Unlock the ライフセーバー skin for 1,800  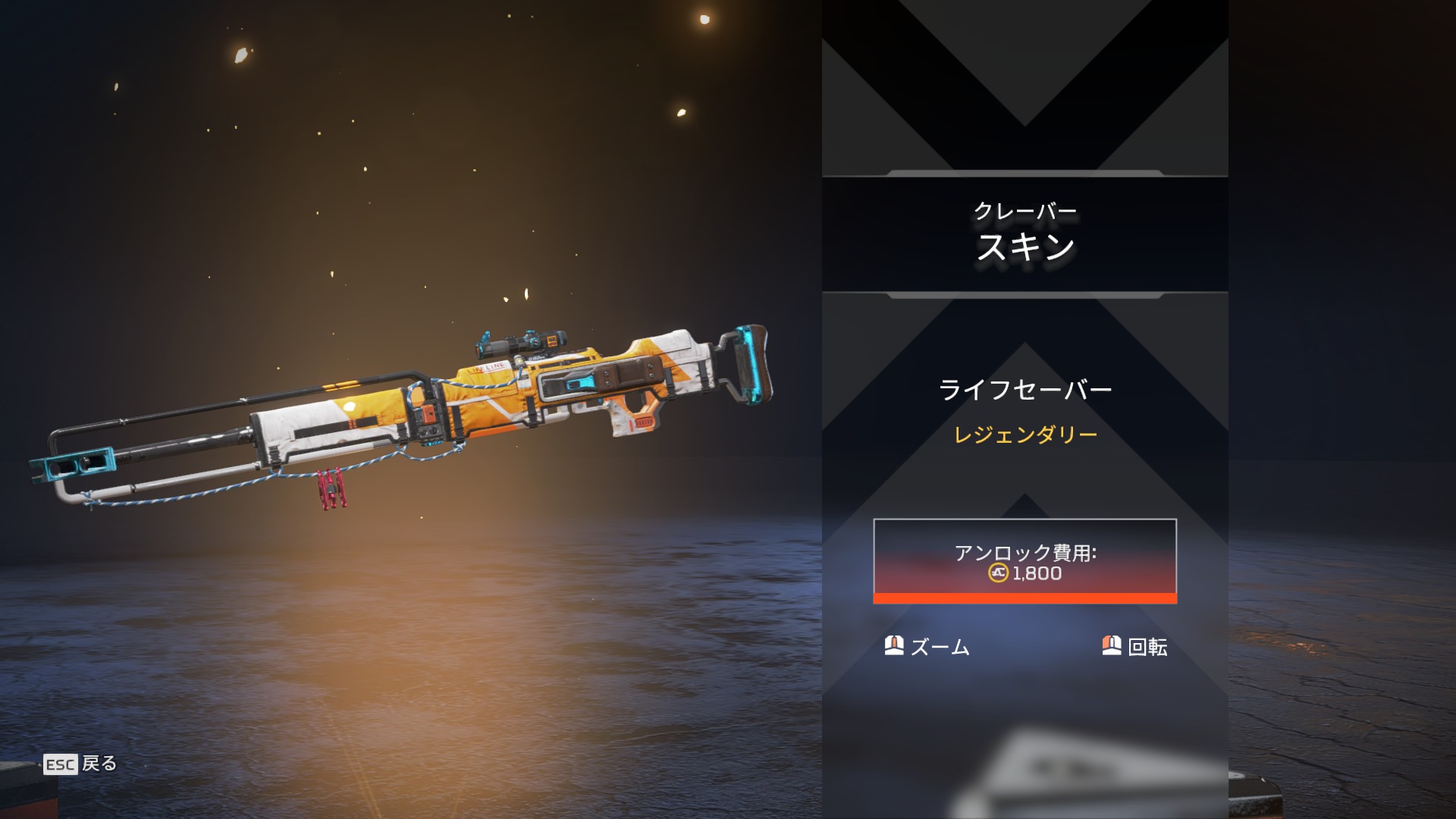tap(1025, 561)
